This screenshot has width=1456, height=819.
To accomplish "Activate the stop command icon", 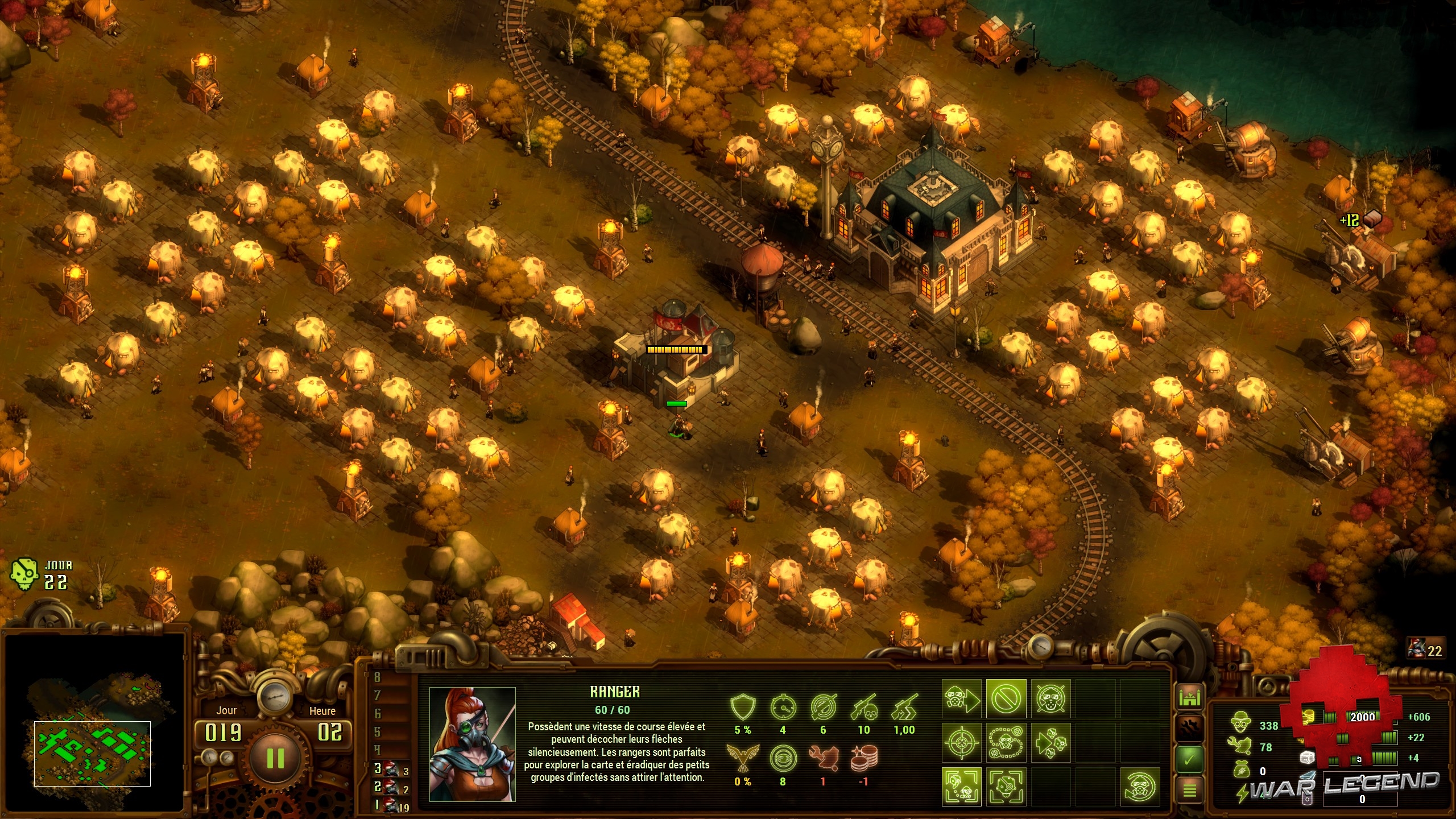I will click(1006, 699).
